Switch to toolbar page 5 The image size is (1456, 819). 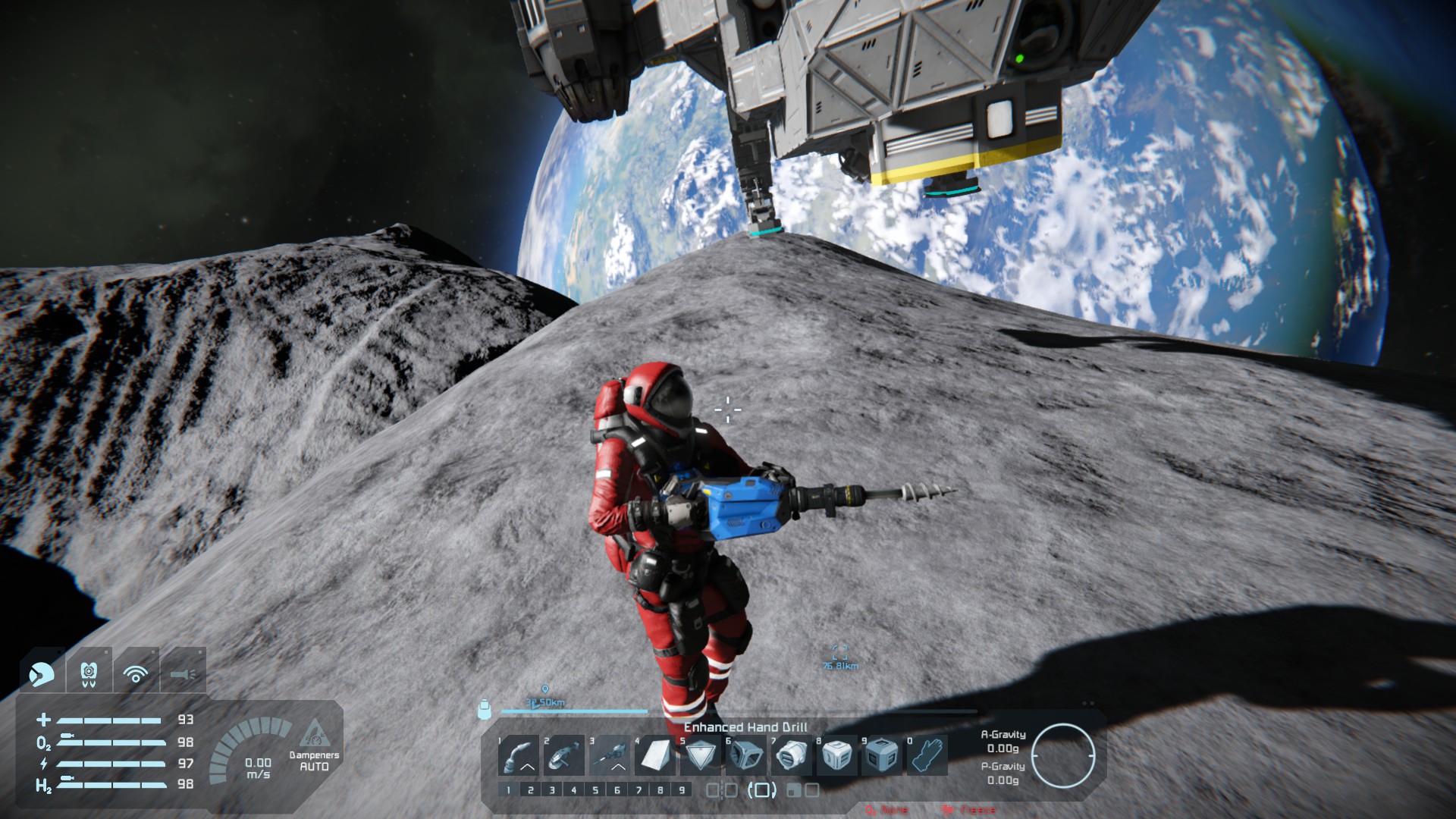coord(595,790)
